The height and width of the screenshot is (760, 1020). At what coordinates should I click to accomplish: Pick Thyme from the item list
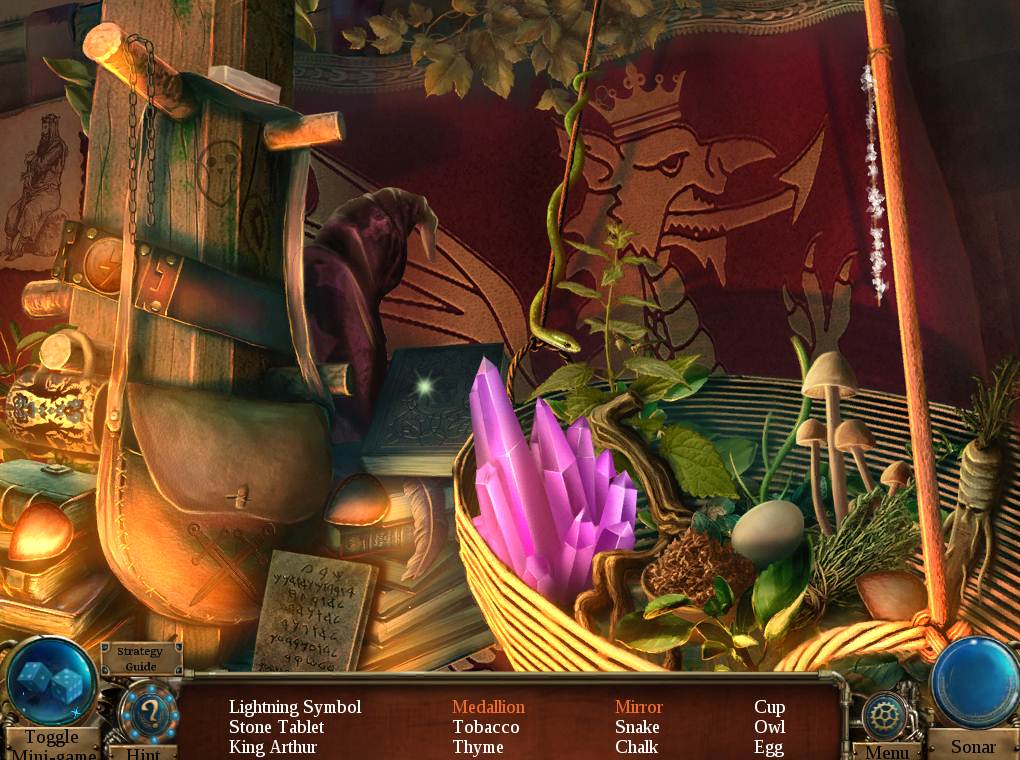click(478, 747)
